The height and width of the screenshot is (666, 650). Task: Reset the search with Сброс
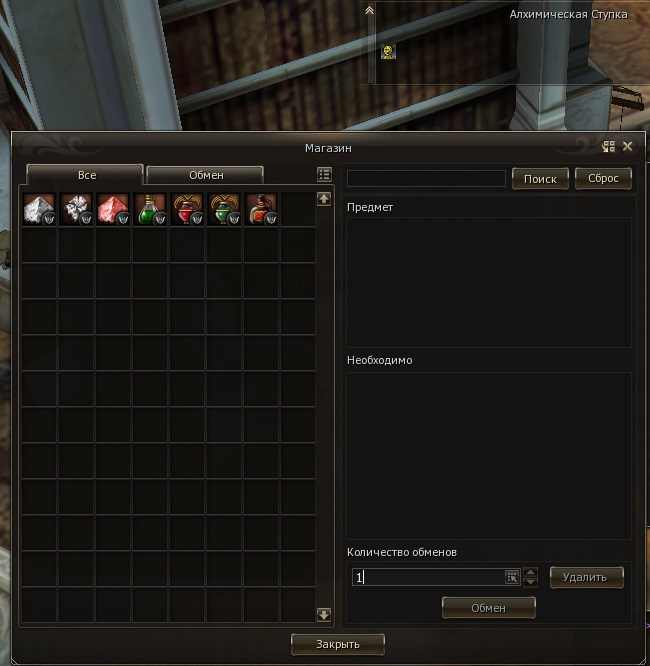[x=603, y=178]
